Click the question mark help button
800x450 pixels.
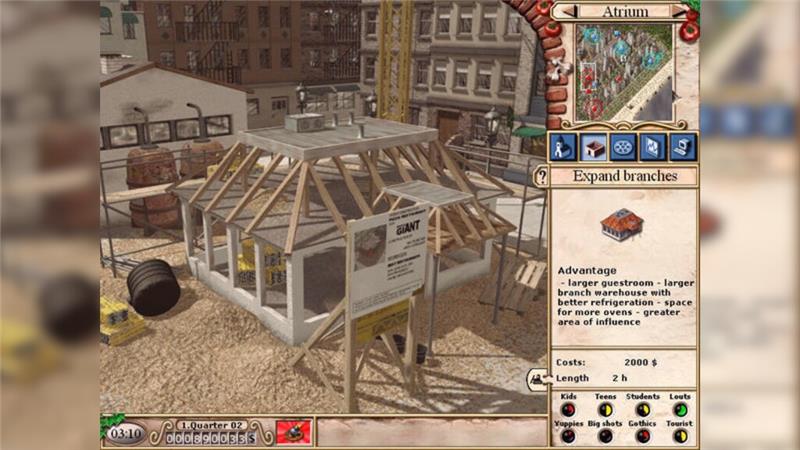tap(542, 177)
